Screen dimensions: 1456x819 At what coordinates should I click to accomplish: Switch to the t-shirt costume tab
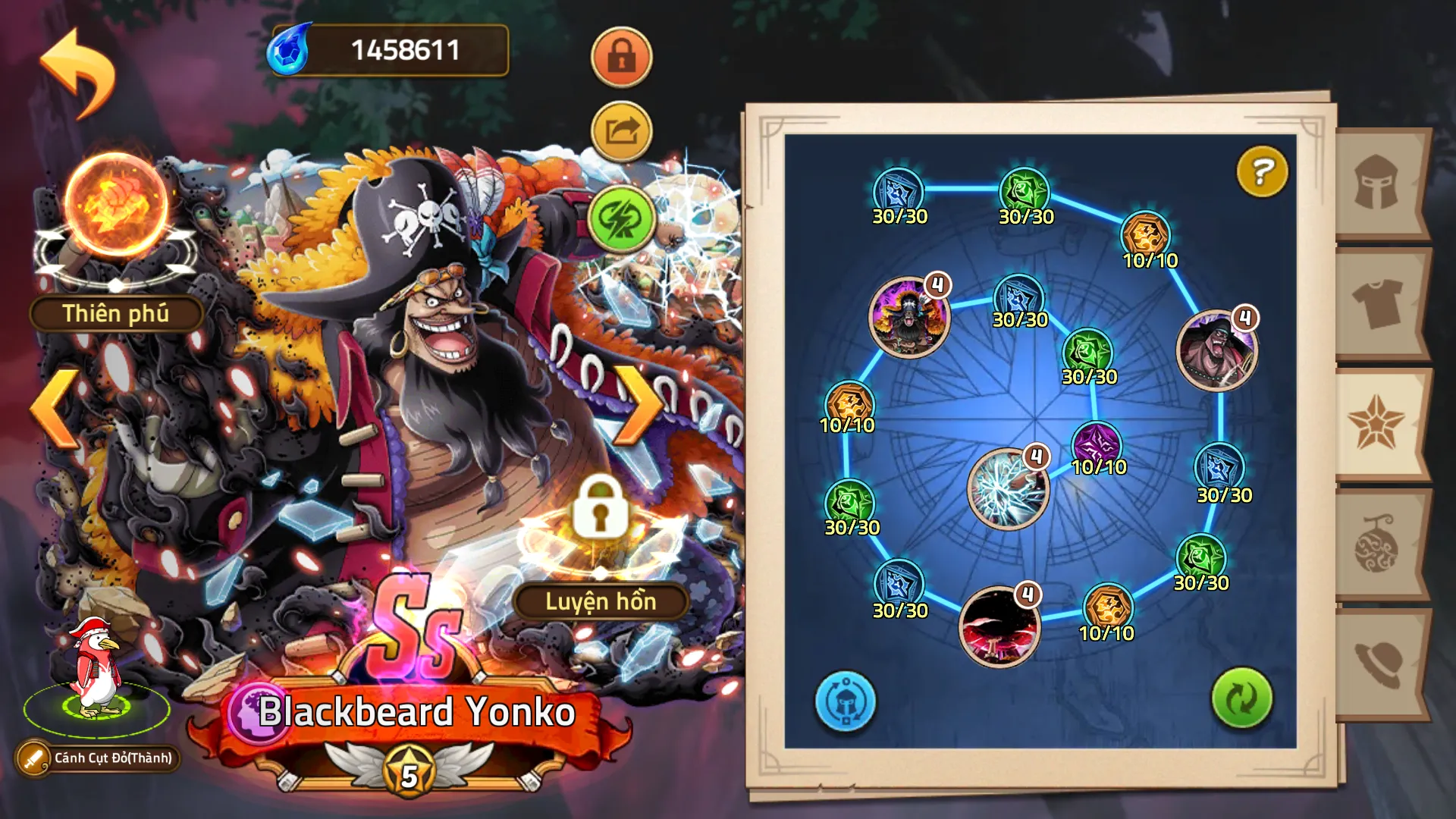[x=1376, y=303]
